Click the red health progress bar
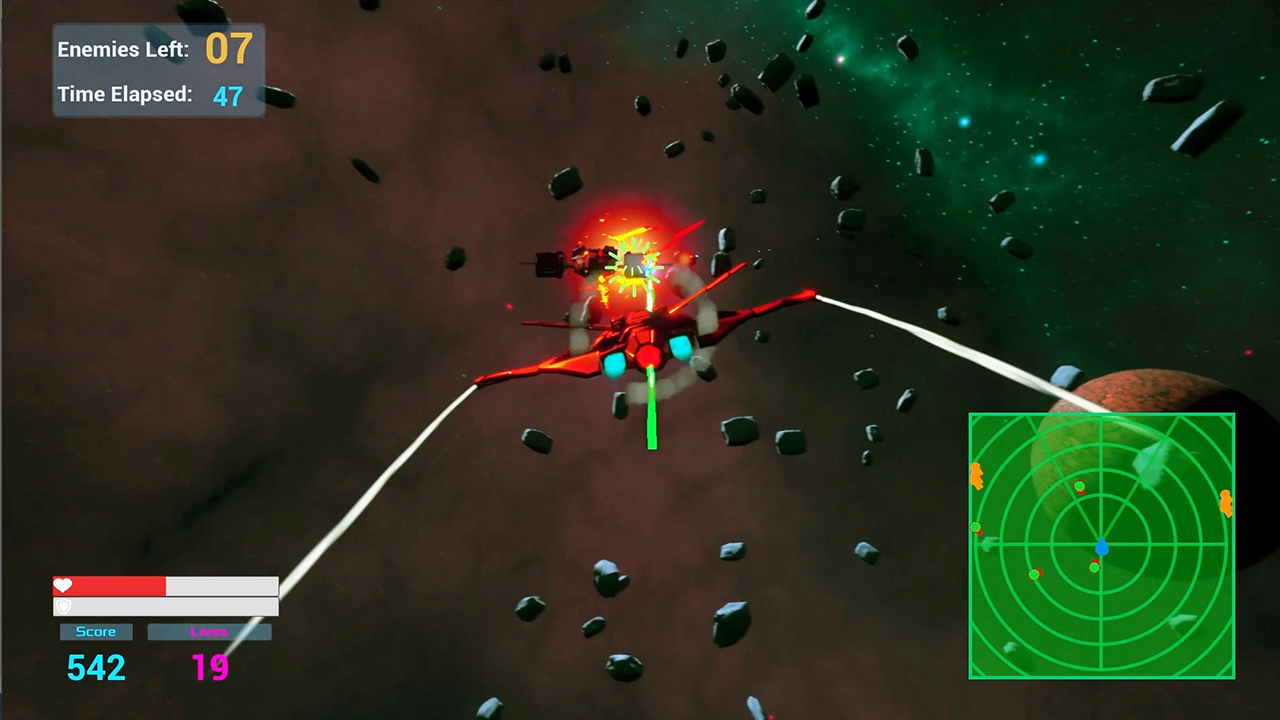Image resolution: width=1280 pixels, height=720 pixels. (x=110, y=586)
